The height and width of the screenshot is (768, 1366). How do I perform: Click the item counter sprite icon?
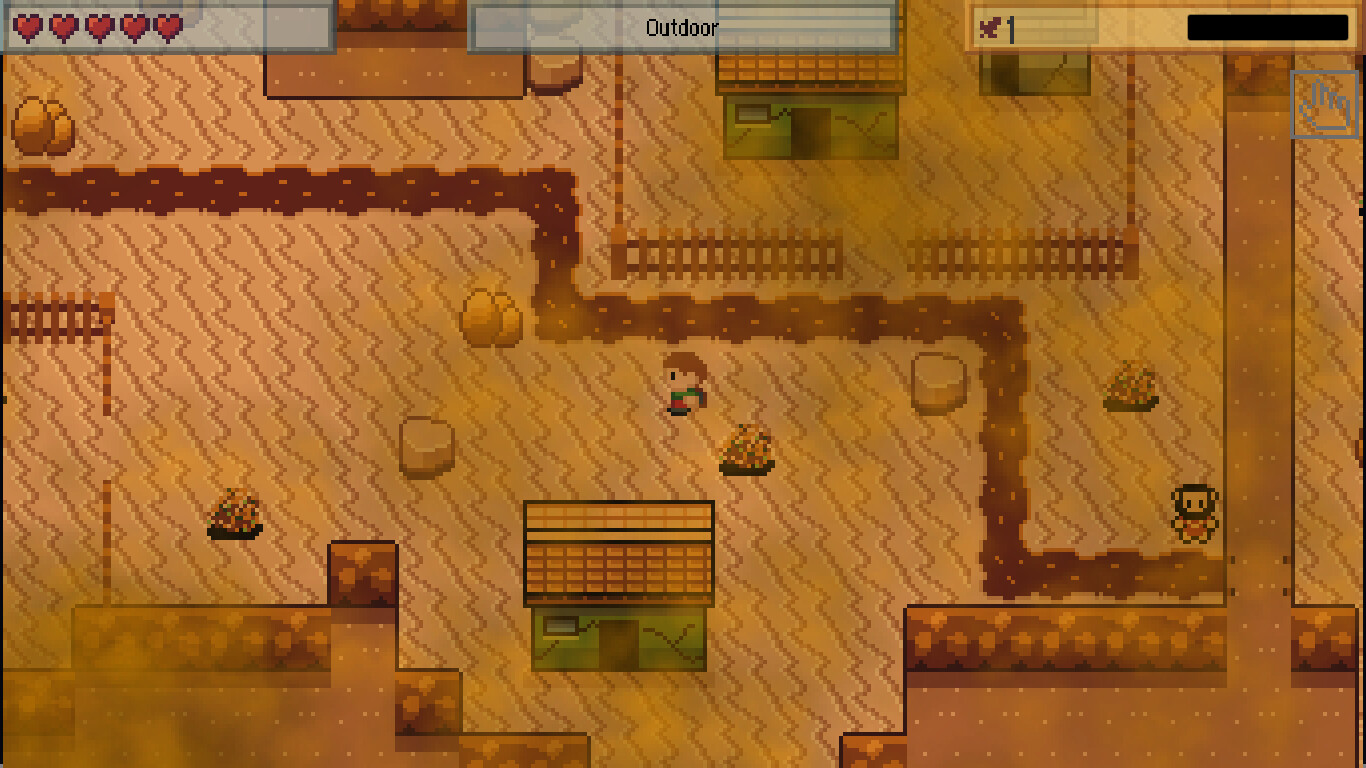point(988,27)
